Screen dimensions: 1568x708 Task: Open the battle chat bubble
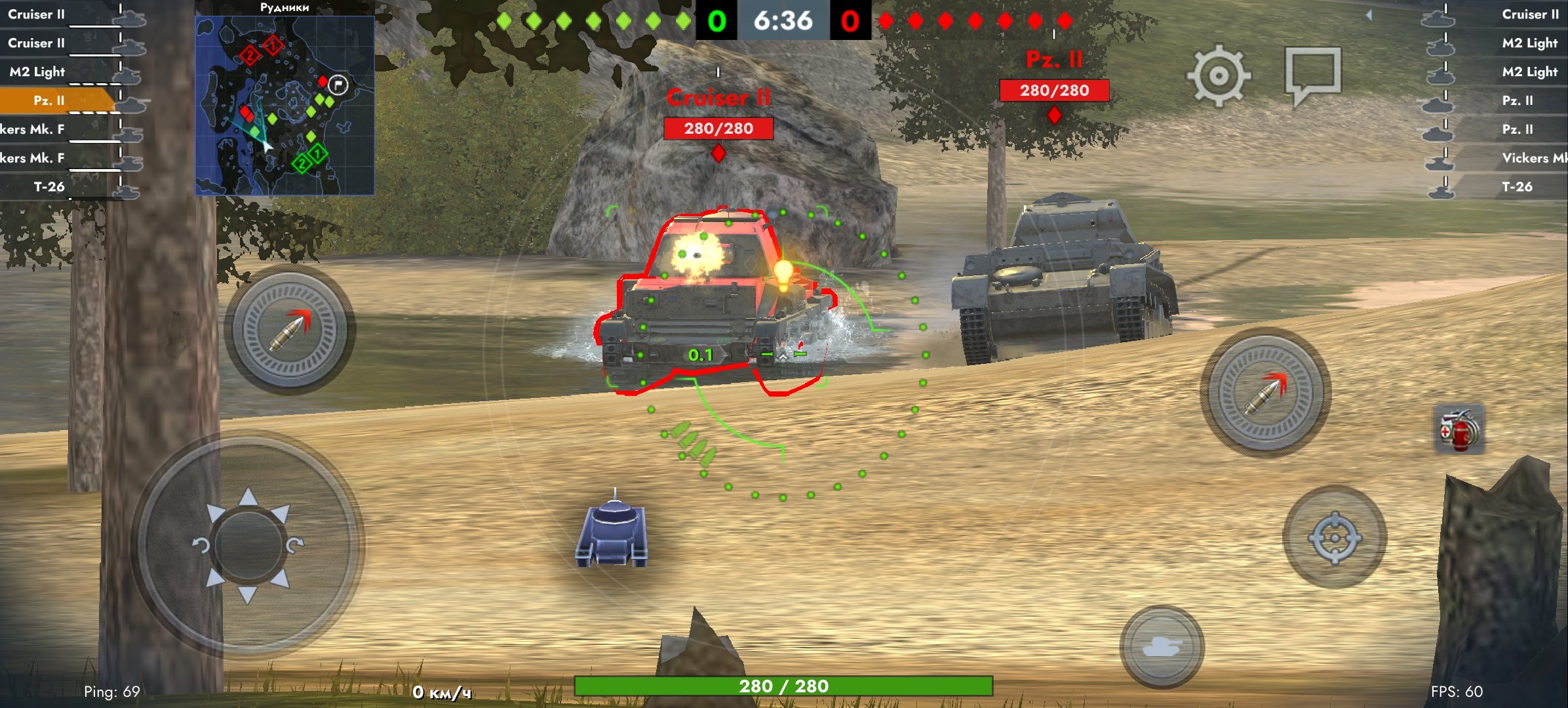(1312, 74)
